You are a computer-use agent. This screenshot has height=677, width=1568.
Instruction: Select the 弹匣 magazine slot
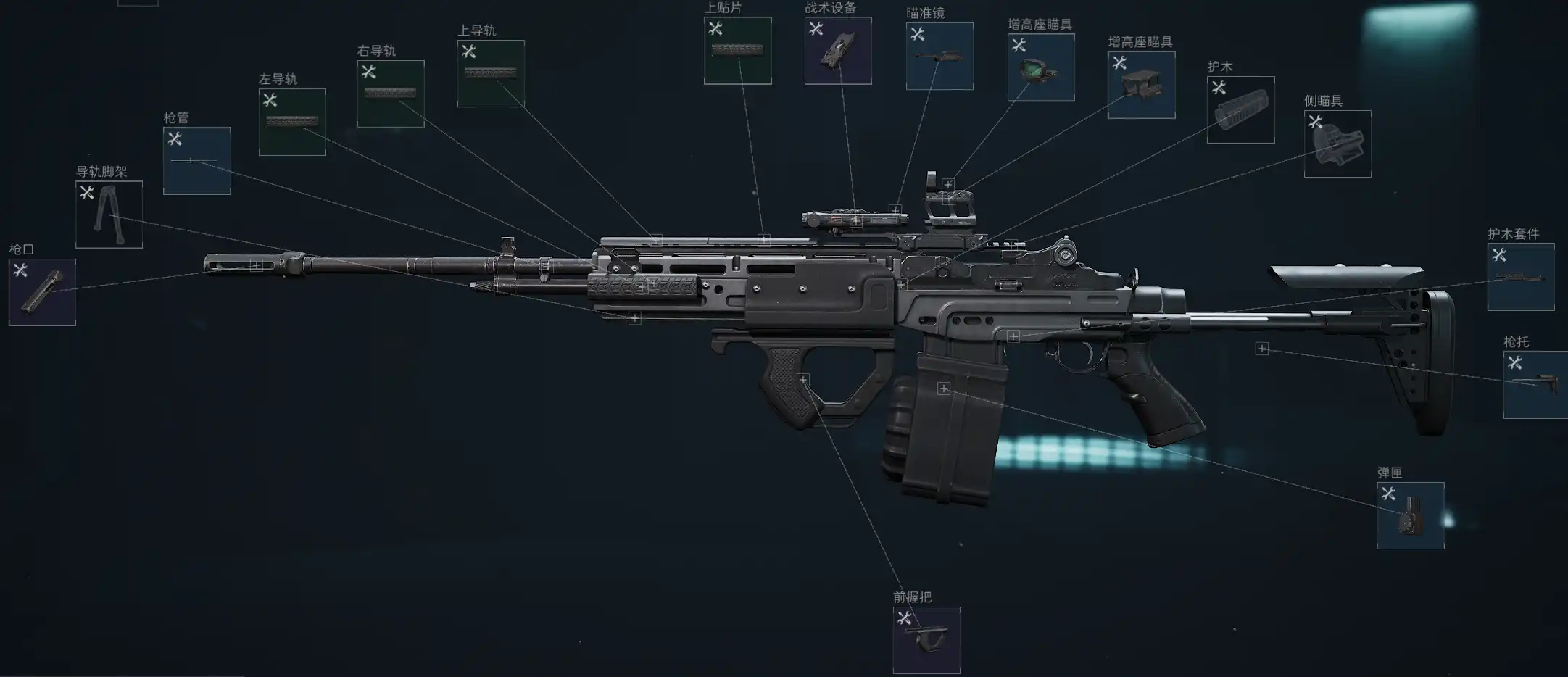point(1411,515)
